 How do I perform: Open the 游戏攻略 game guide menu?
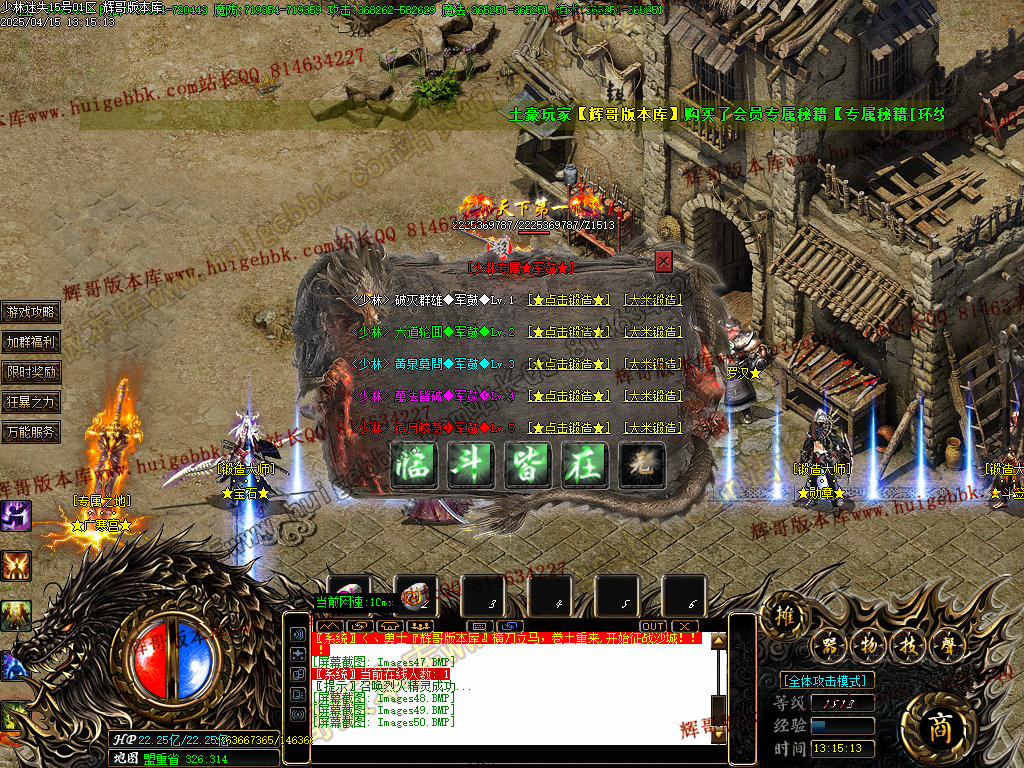31,312
